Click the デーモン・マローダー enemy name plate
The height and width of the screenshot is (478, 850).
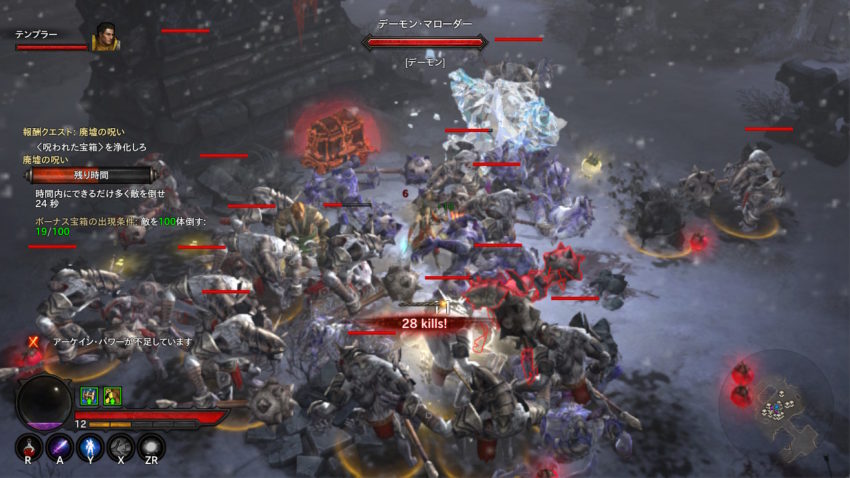(425, 24)
